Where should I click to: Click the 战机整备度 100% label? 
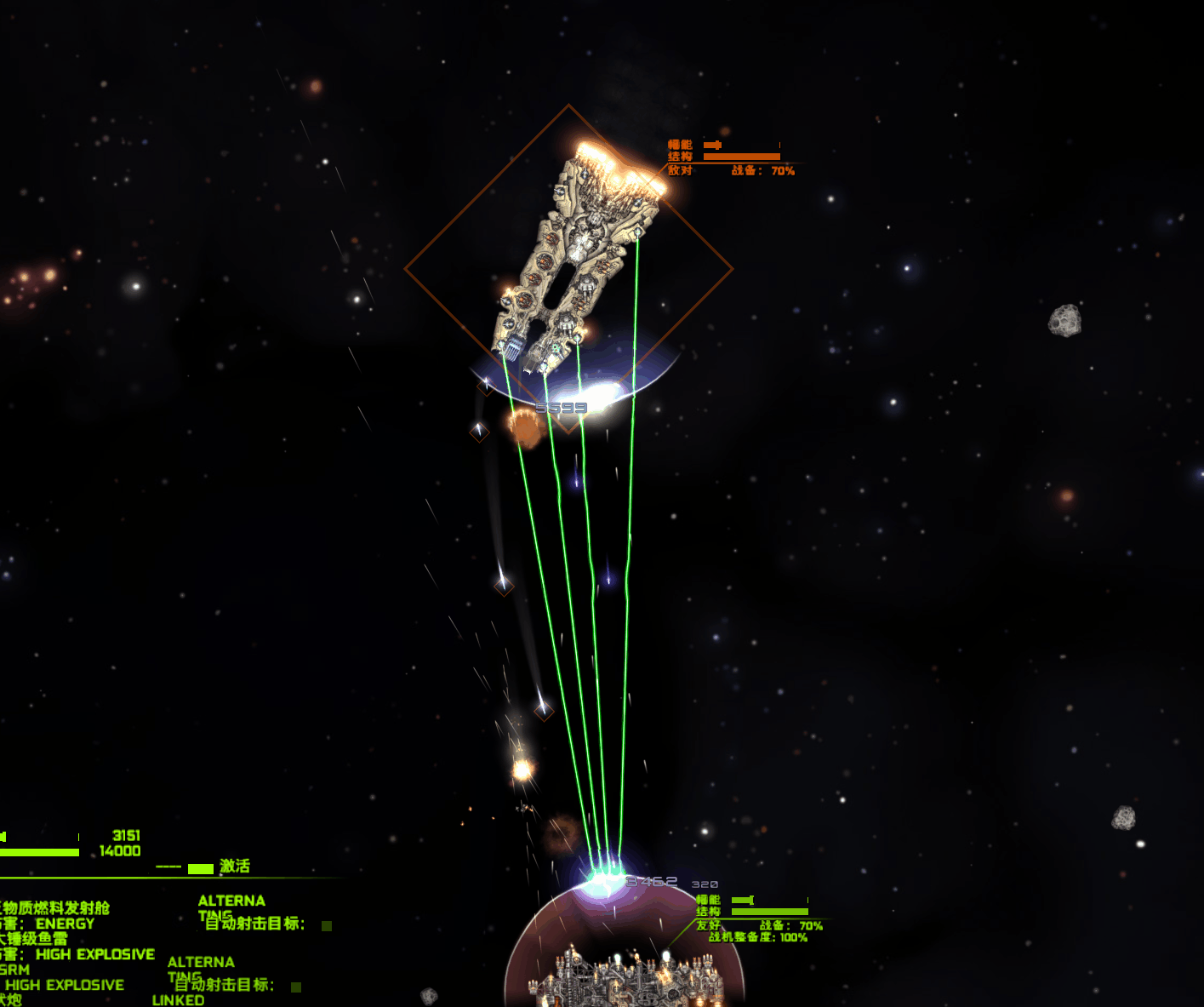point(757,938)
